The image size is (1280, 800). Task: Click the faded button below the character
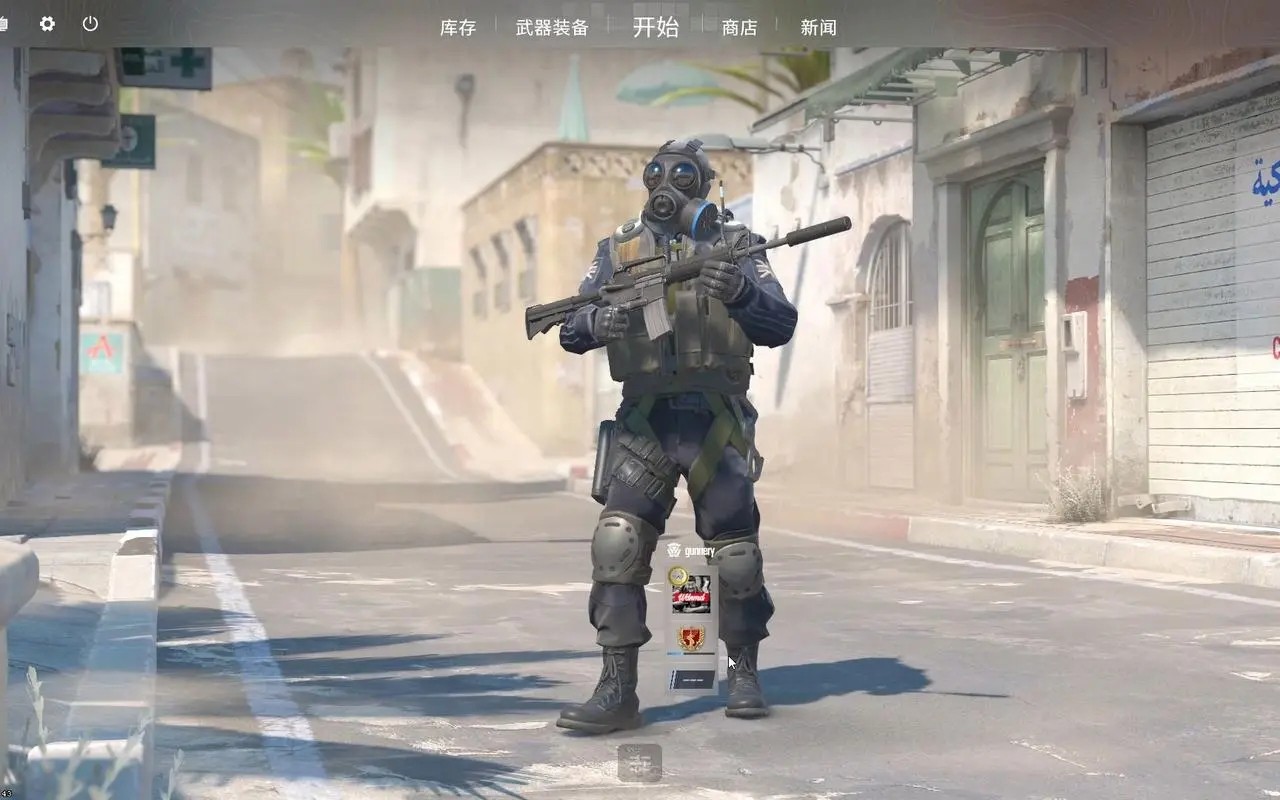(x=639, y=762)
